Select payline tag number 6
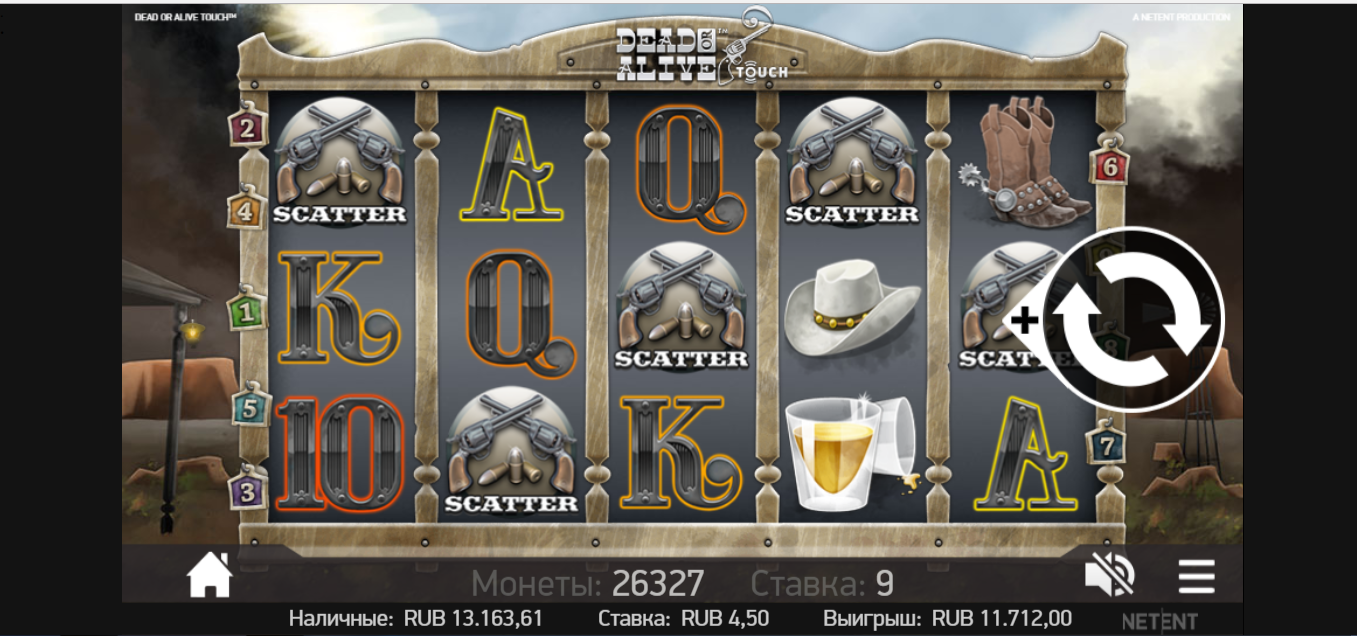The image size is (1357, 636). (x=1108, y=166)
